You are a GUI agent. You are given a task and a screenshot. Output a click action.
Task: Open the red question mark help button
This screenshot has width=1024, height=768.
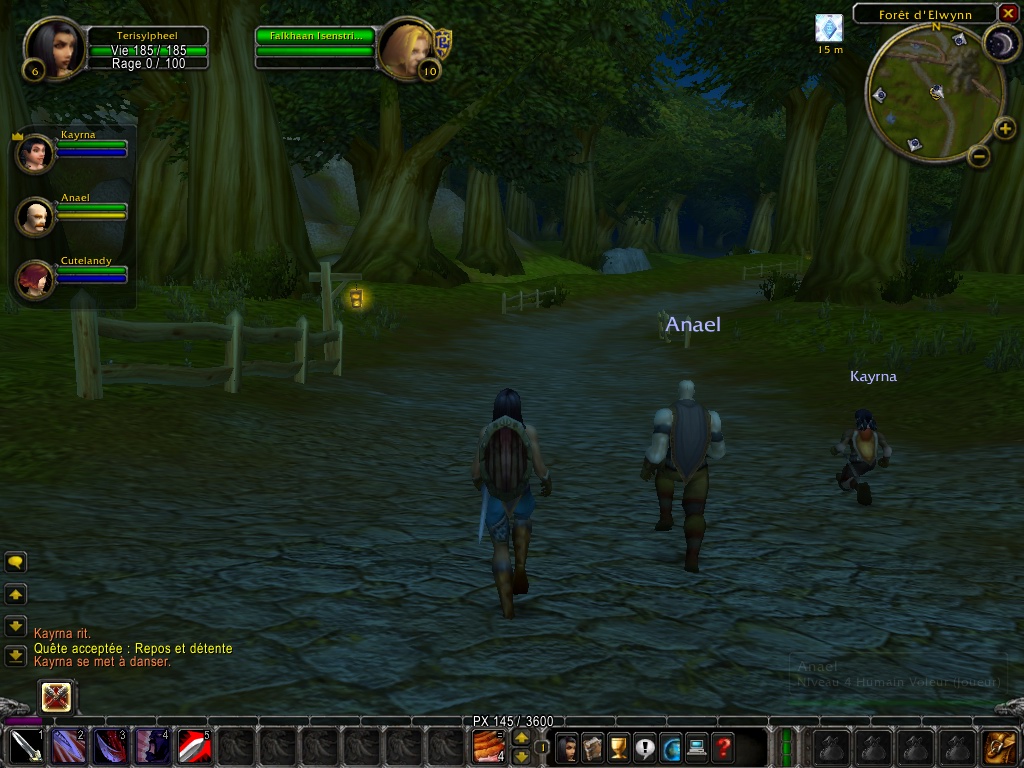(723, 747)
